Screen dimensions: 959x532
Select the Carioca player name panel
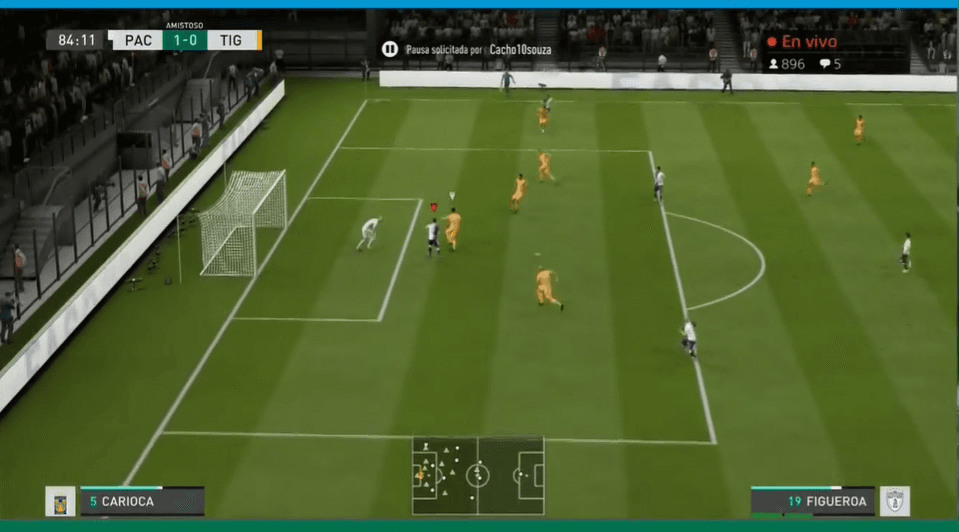click(x=142, y=501)
